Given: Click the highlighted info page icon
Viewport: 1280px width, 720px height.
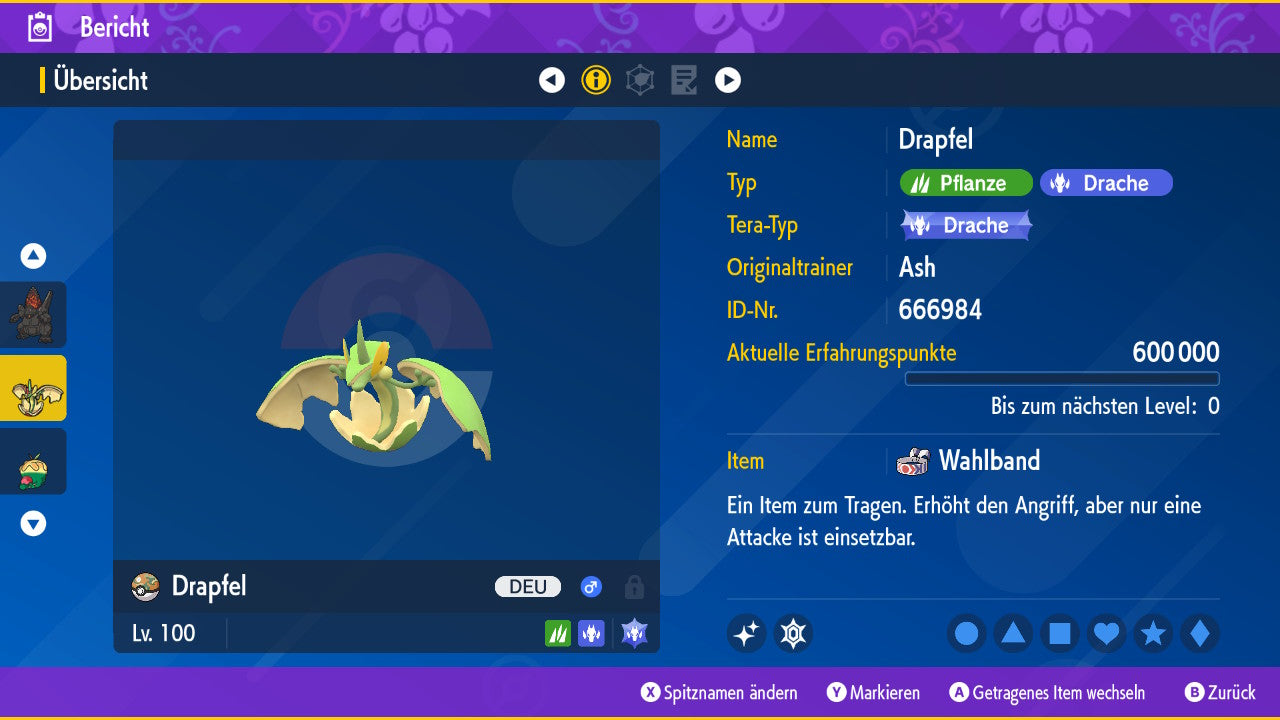Looking at the screenshot, I should [x=596, y=80].
